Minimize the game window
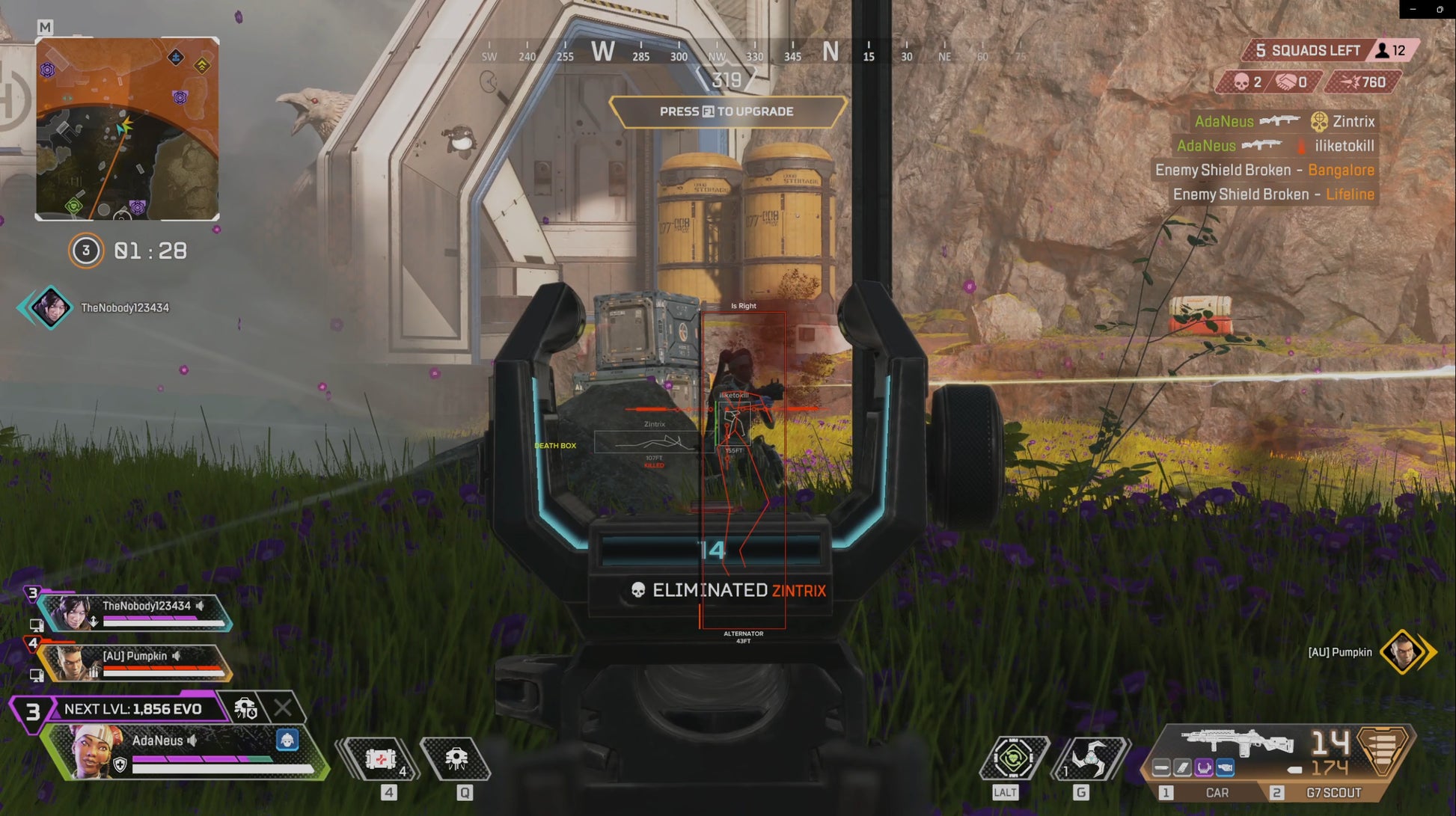1456x816 pixels. click(x=1413, y=10)
